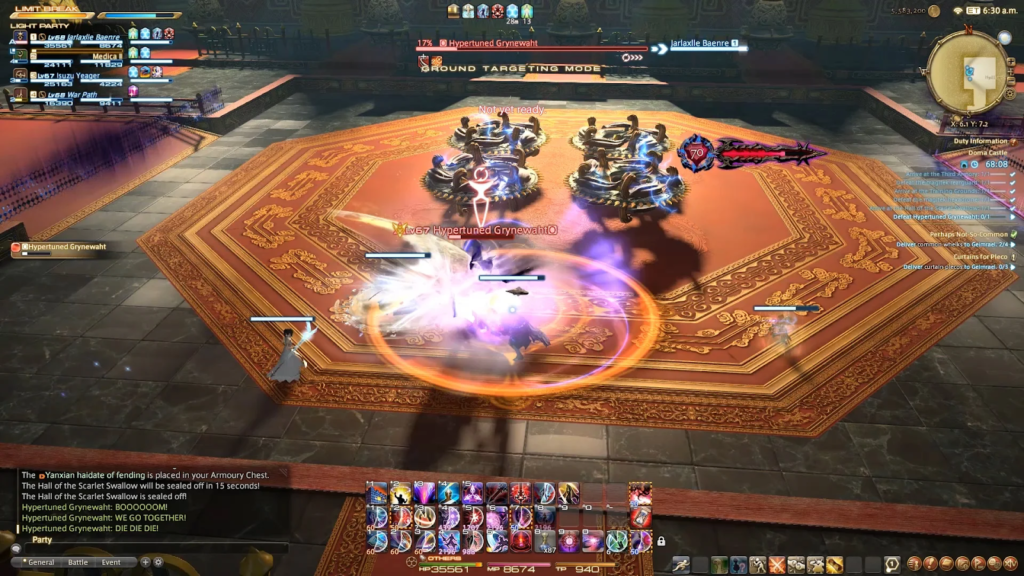Open the Battle chat log tab
Screen dimensions: 1024x576
(78, 562)
